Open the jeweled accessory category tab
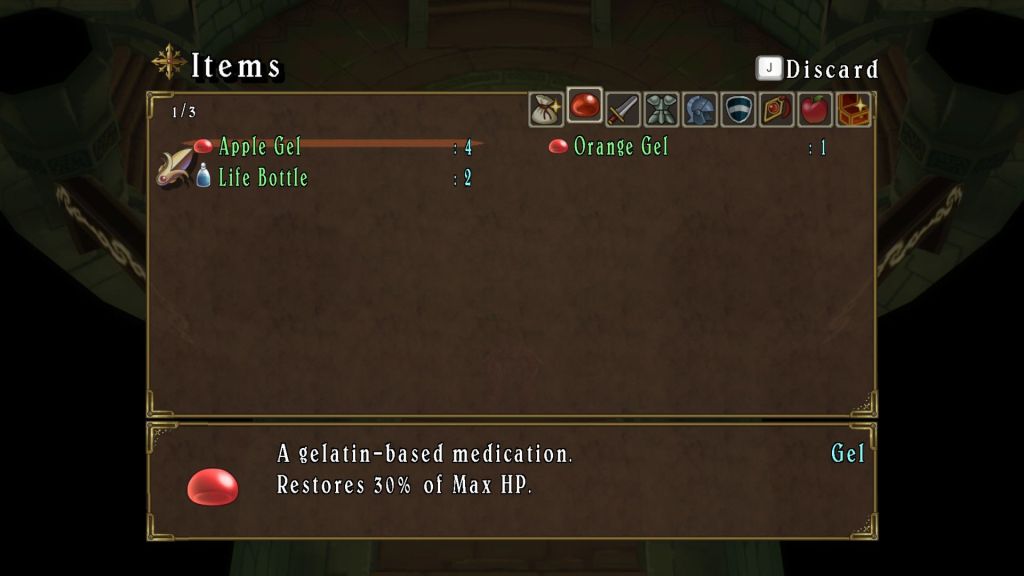Image resolution: width=1024 pixels, height=576 pixels. 776,109
